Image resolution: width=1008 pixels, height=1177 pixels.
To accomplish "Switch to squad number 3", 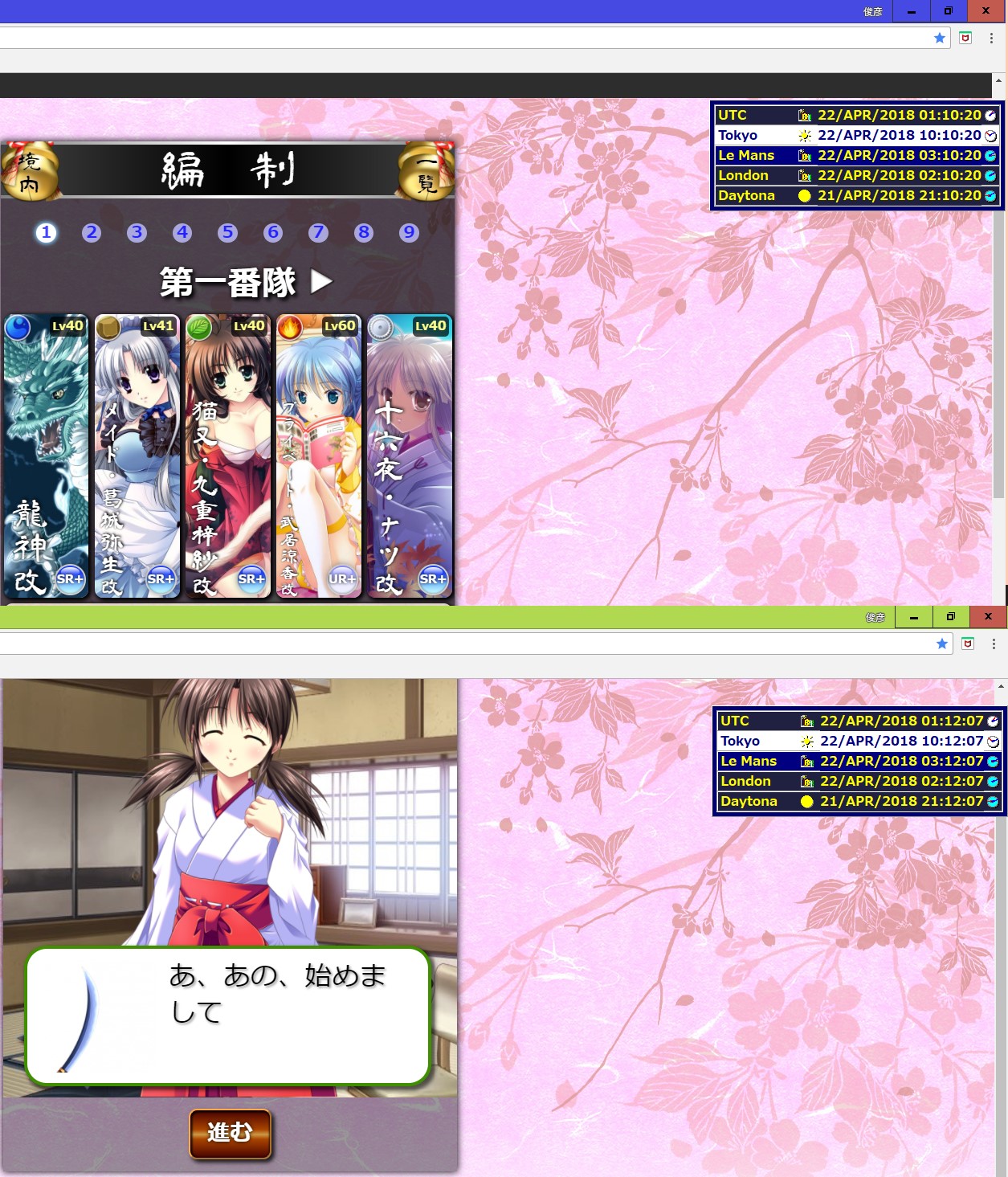I will (137, 233).
